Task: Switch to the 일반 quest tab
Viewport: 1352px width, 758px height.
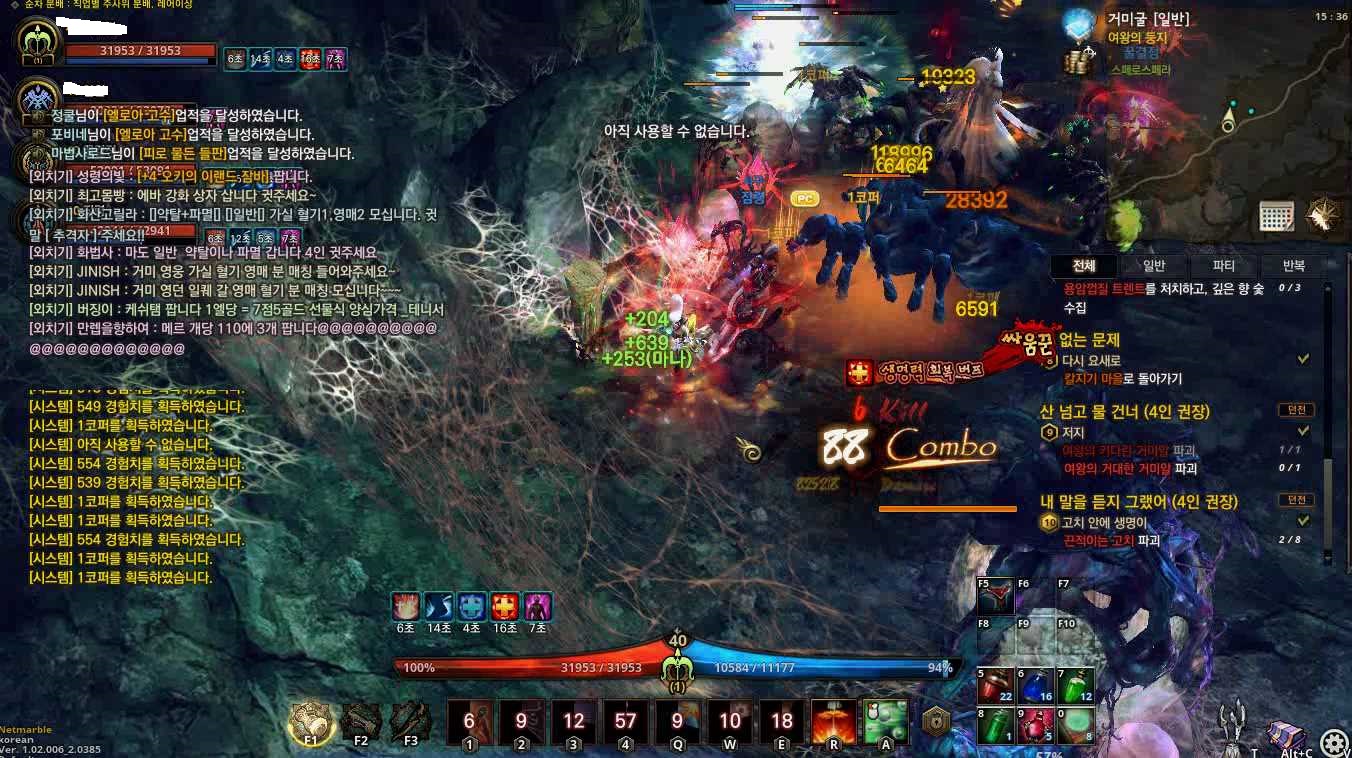Action: coord(1154,266)
